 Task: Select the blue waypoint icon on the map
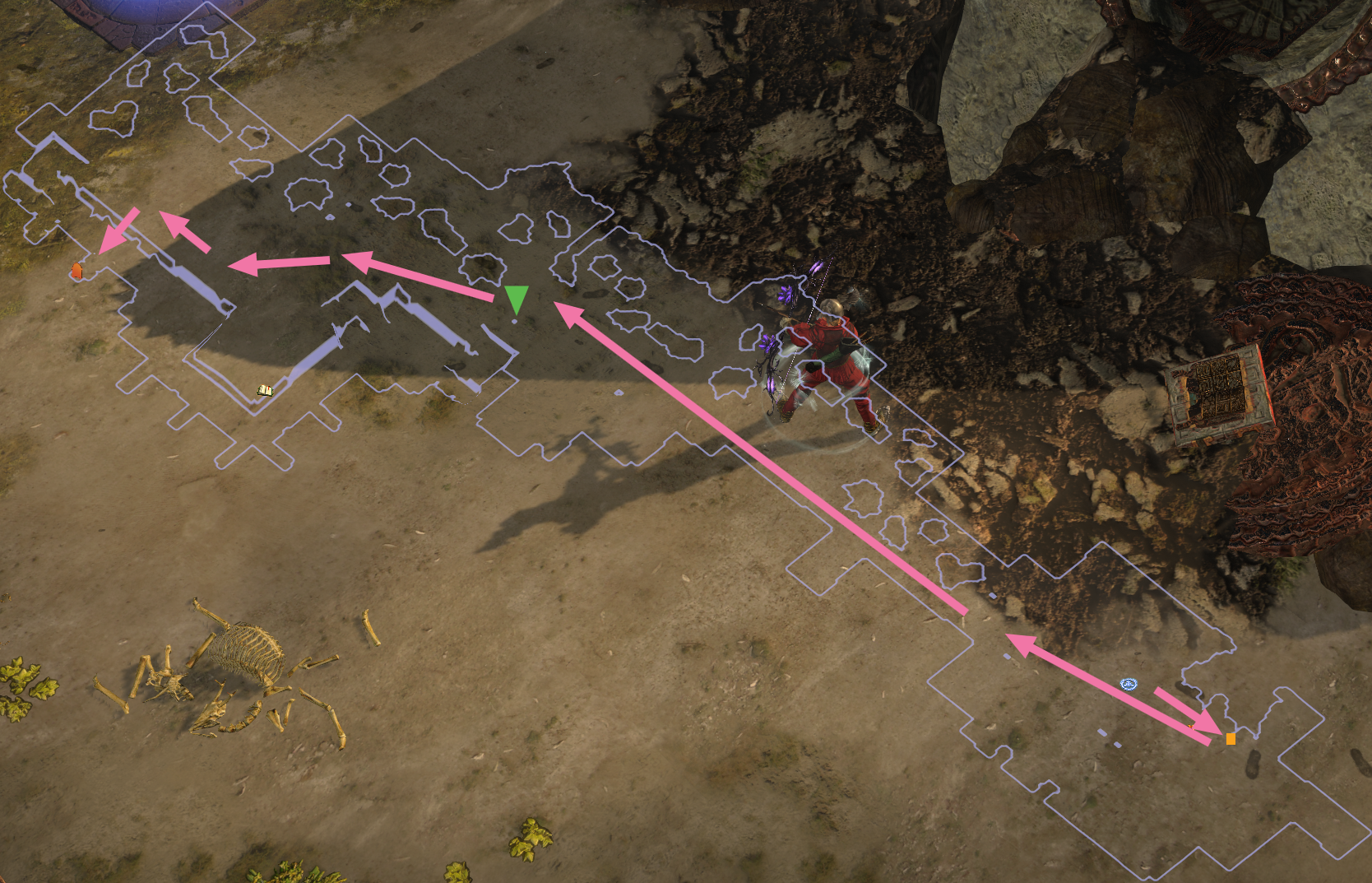tap(1129, 684)
